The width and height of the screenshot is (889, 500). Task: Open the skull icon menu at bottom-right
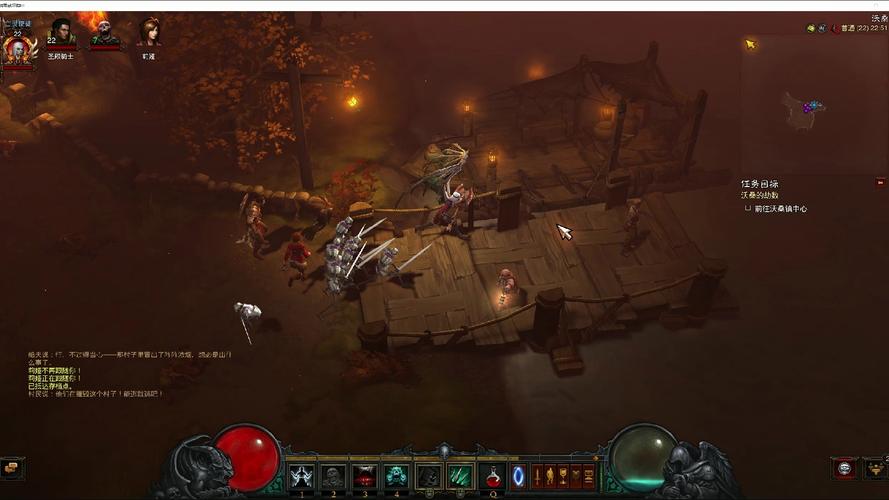(844, 468)
